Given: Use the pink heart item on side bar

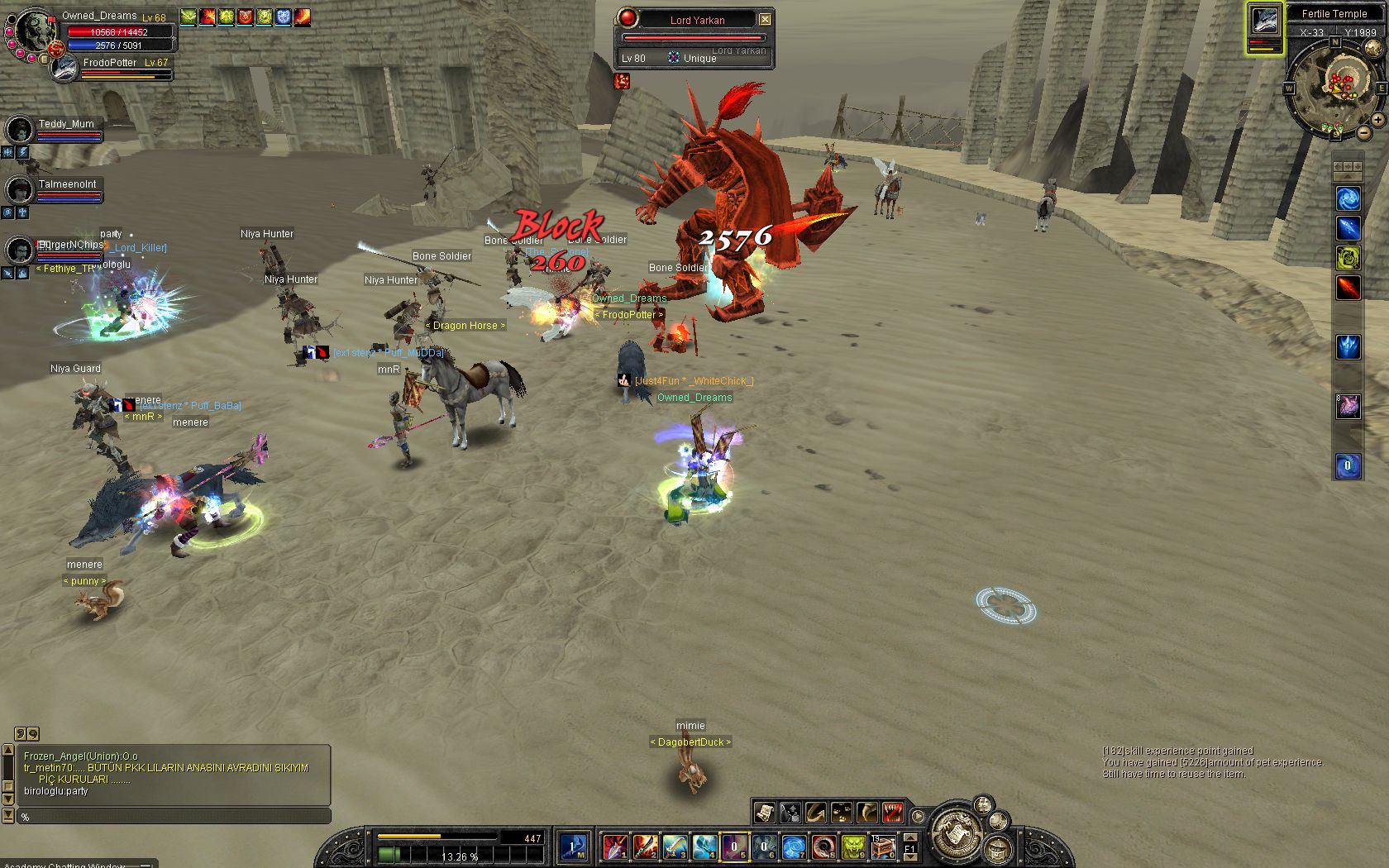Looking at the screenshot, I should 1348,406.
